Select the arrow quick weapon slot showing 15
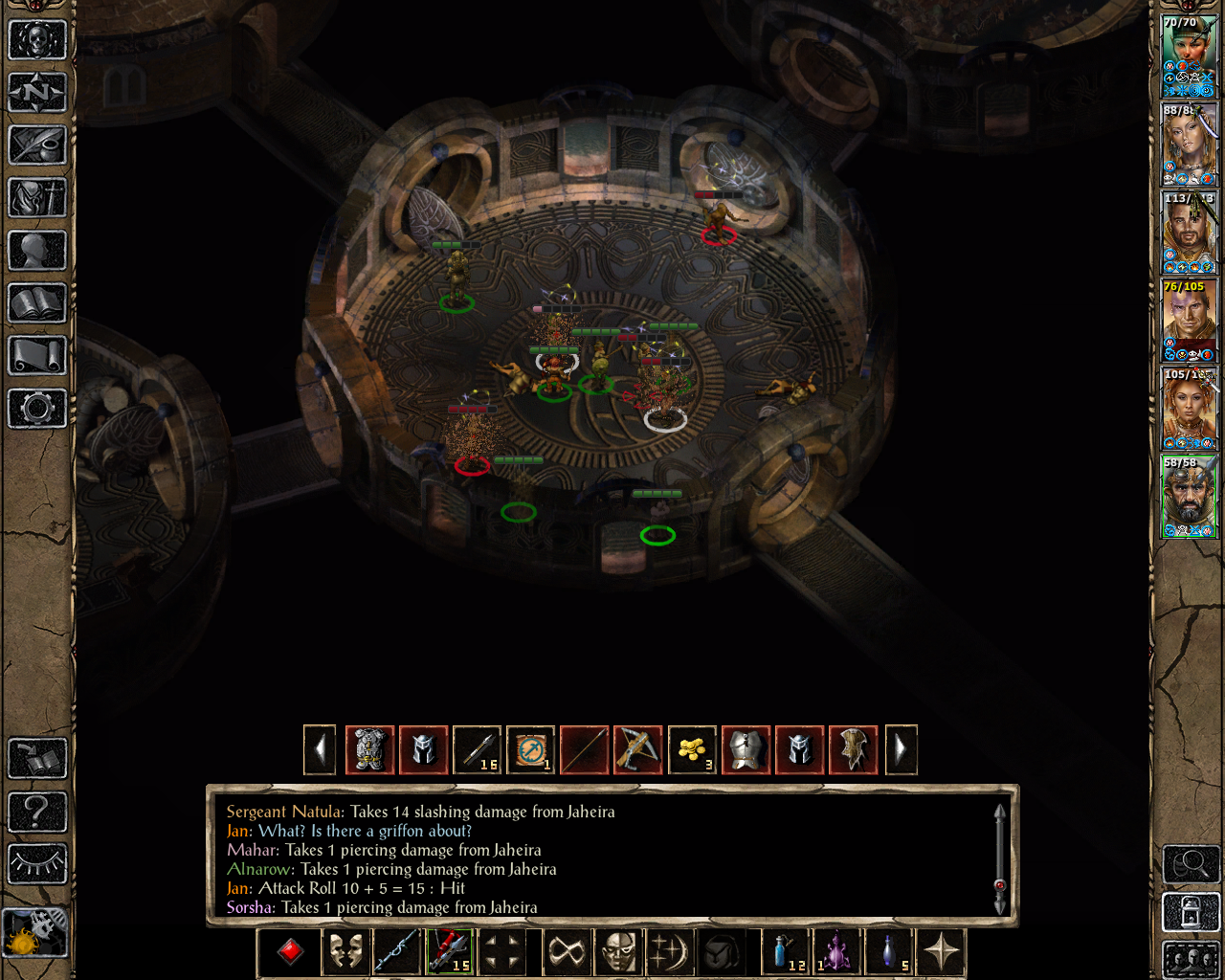 [449, 952]
